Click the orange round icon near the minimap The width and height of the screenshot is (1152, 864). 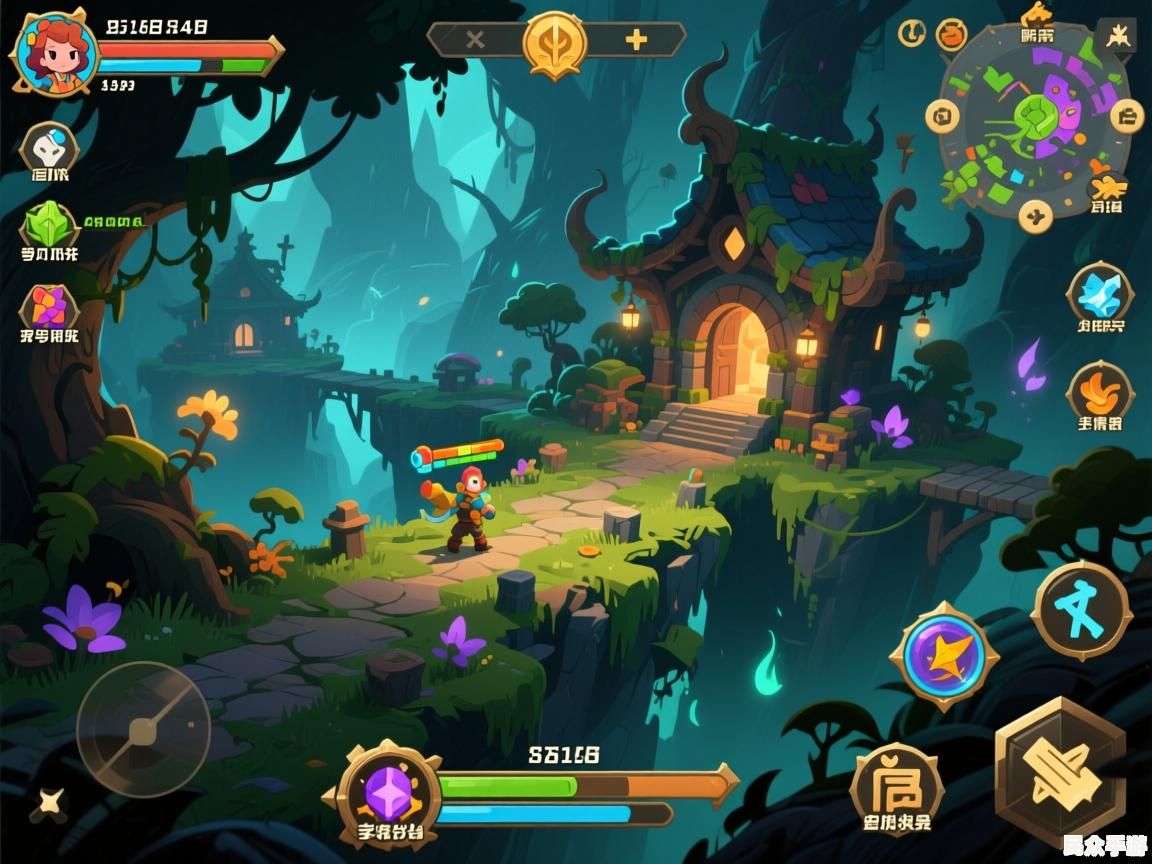951,34
